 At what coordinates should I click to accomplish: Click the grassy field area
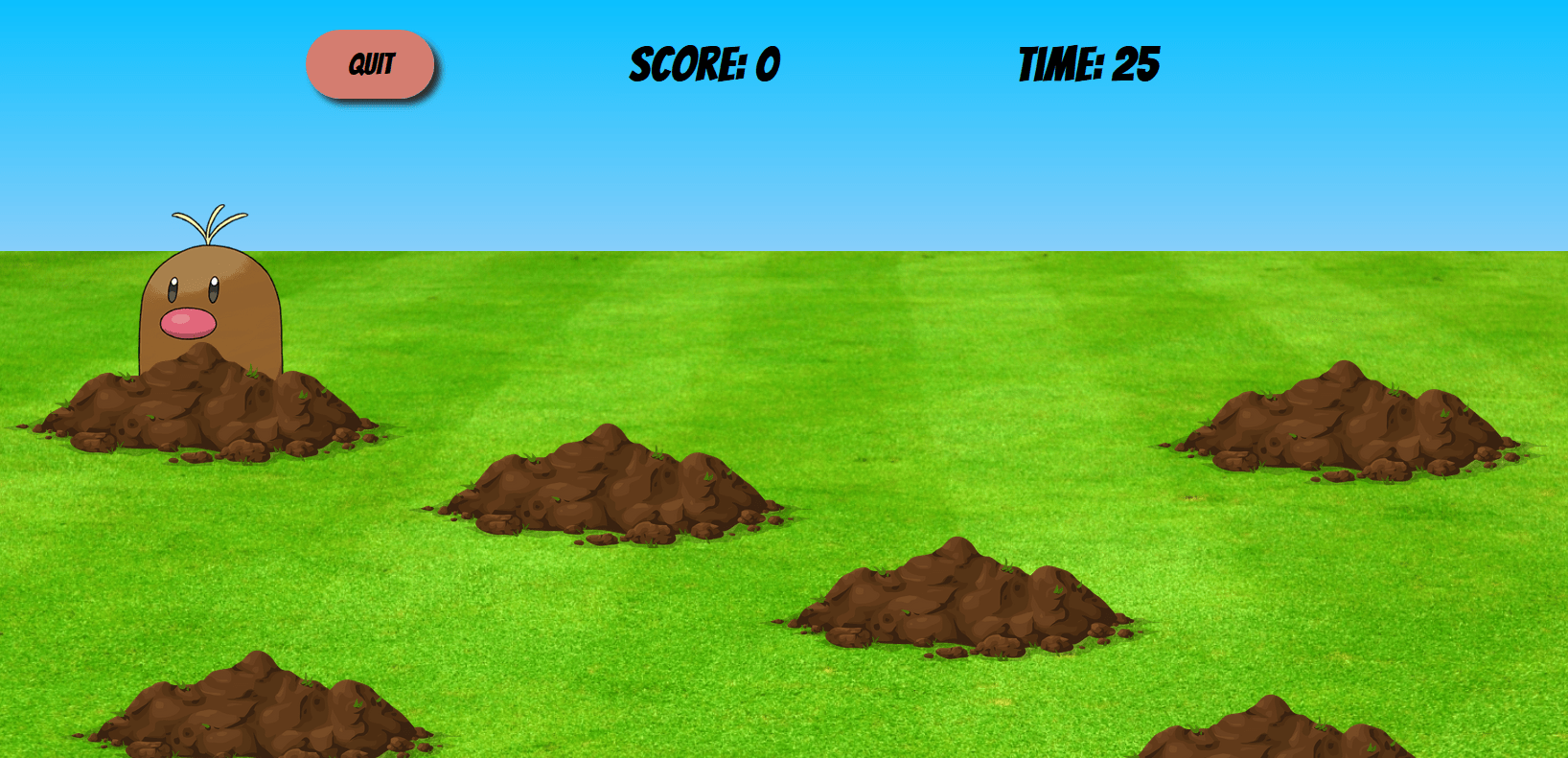(671, 671)
